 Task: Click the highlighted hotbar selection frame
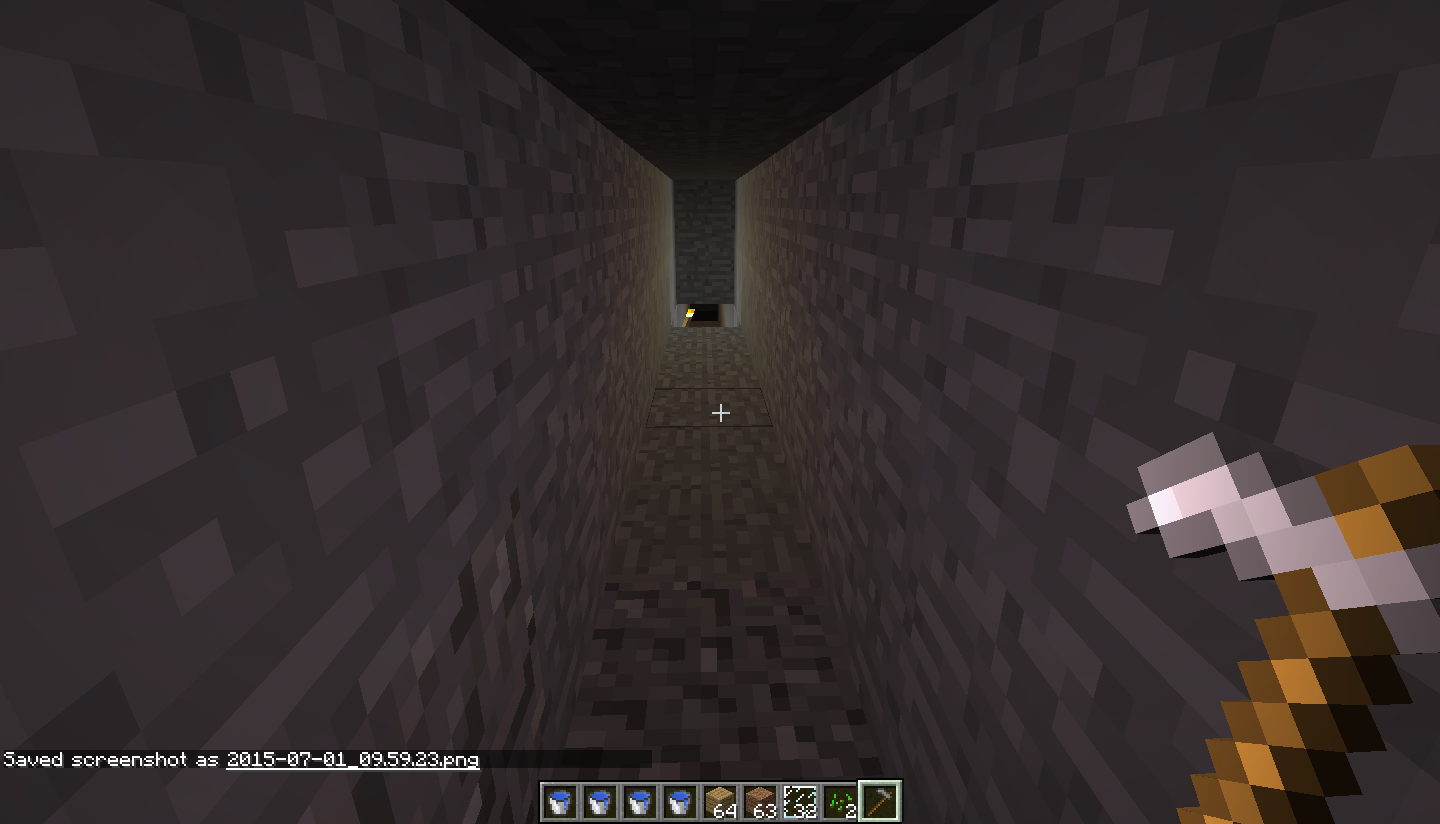tap(879, 799)
